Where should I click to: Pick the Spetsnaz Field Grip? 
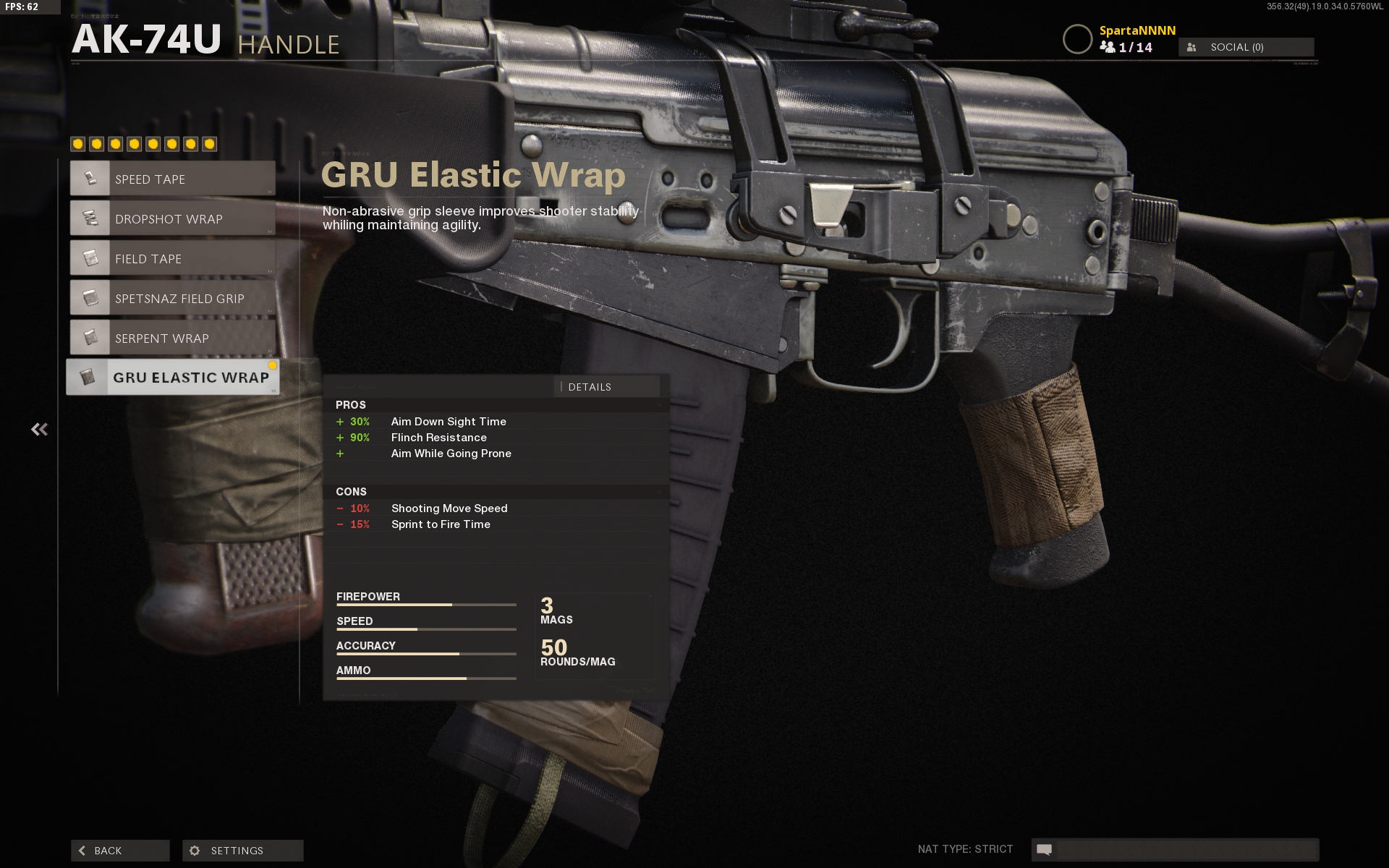(173, 298)
